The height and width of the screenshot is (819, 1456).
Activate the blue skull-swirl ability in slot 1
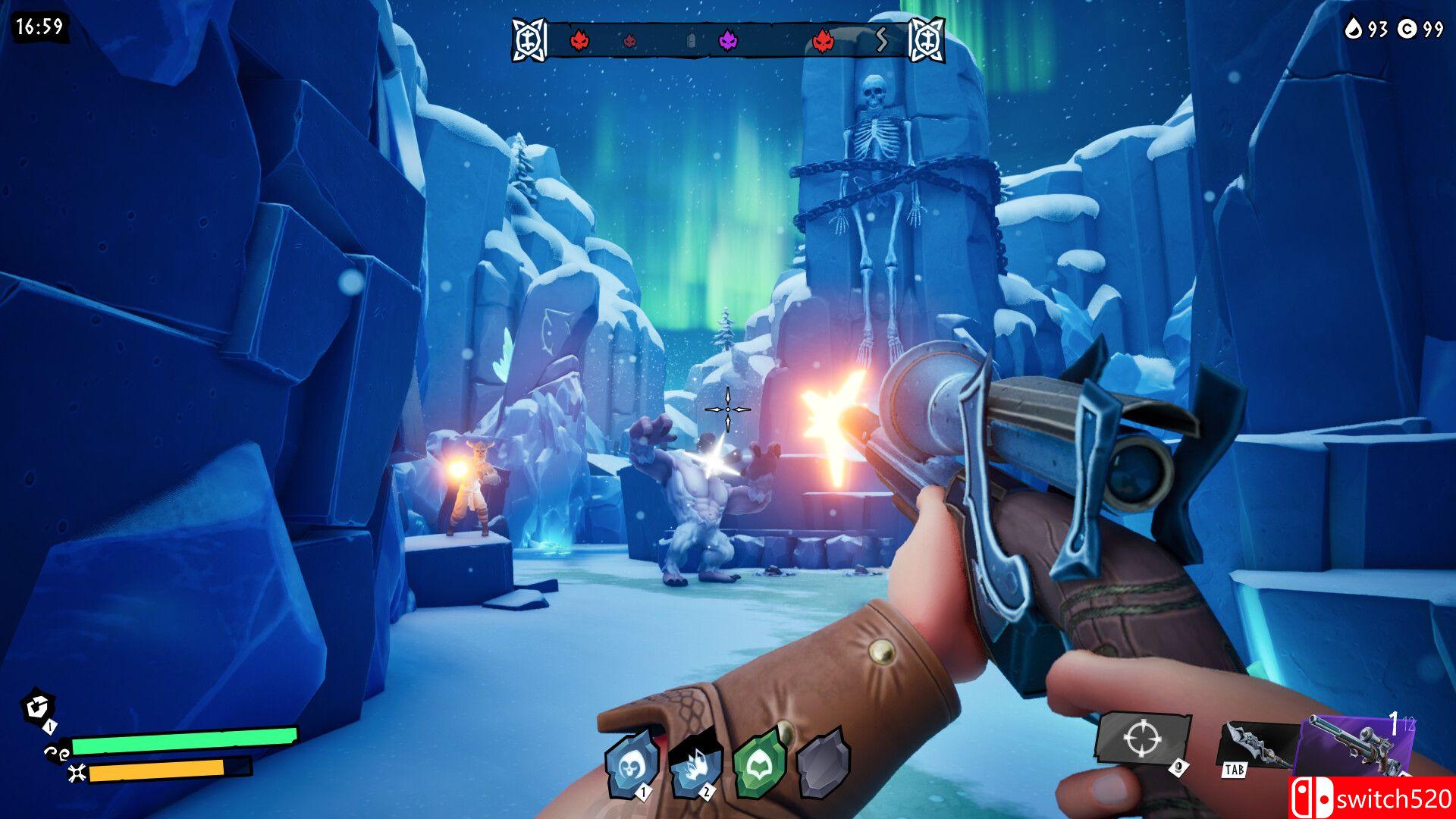tap(632, 764)
